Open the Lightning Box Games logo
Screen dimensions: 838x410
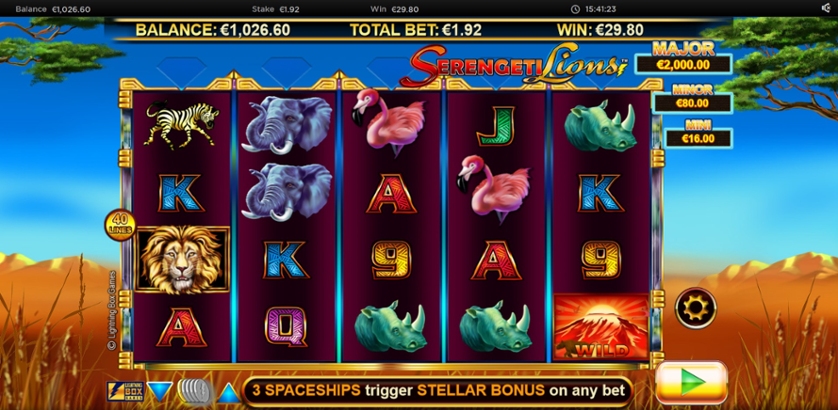(125, 390)
